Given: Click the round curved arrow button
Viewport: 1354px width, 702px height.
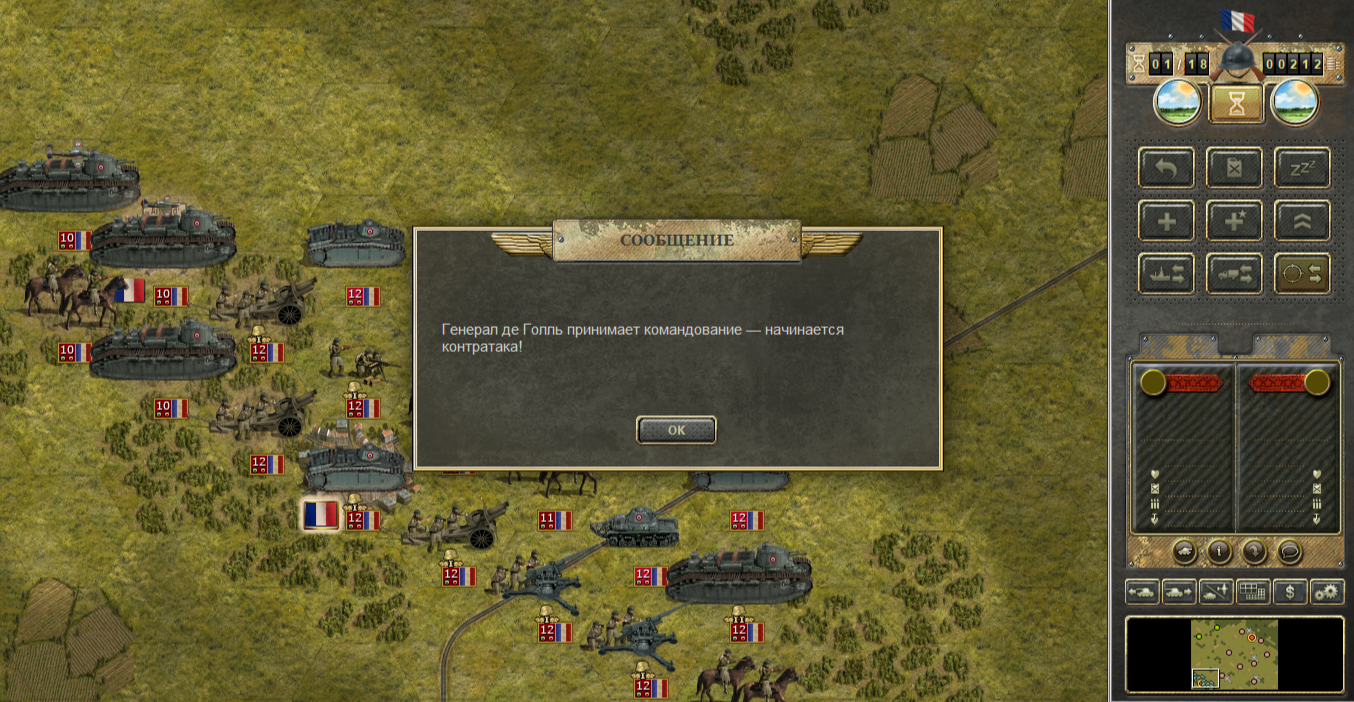Looking at the screenshot, I should click(1254, 551).
